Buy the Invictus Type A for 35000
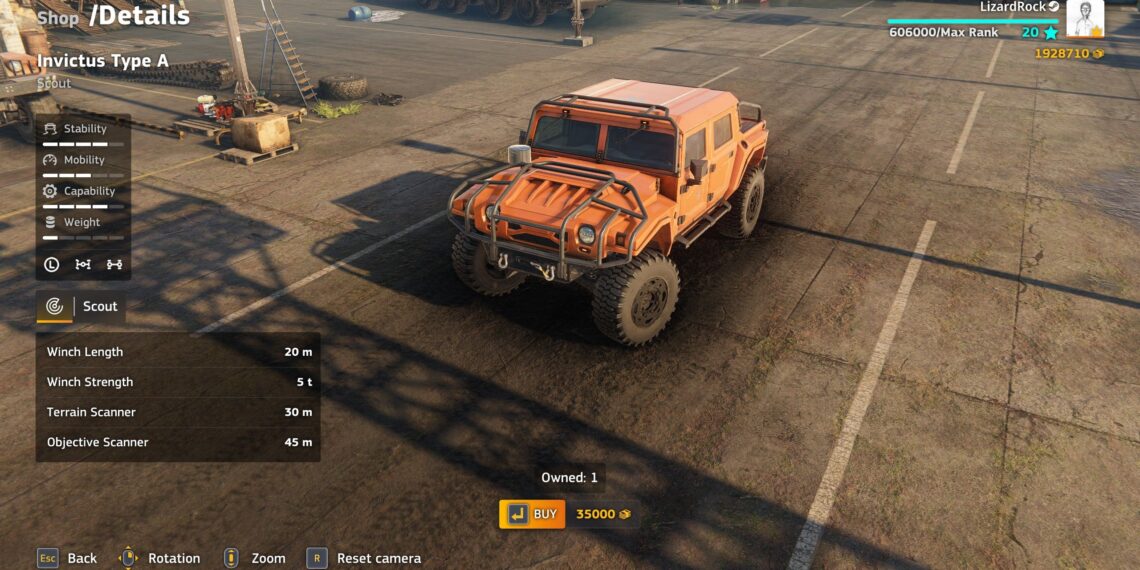This screenshot has width=1140, height=570. 533,514
